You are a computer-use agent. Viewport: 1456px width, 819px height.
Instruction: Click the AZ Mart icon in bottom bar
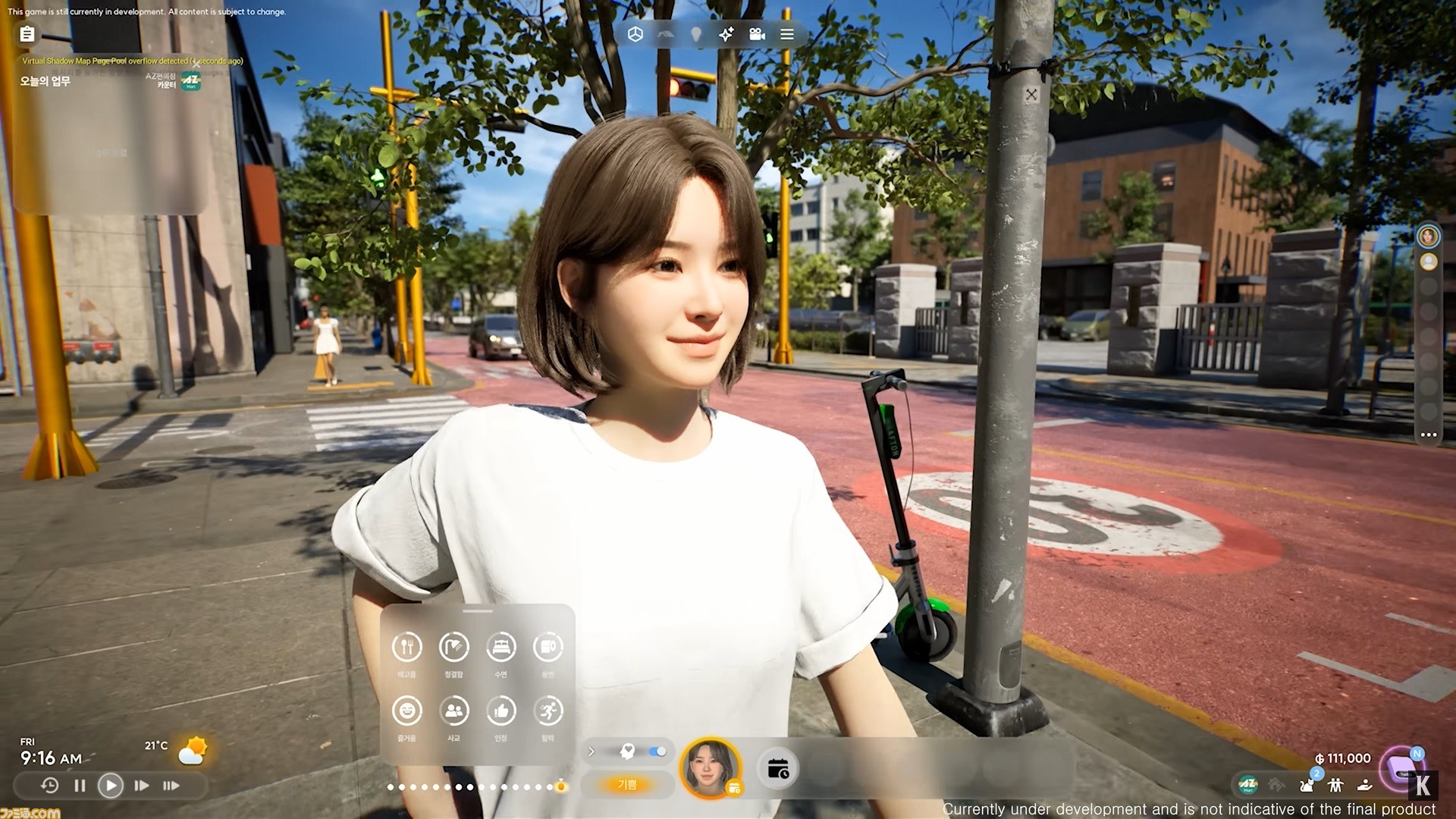click(1247, 785)
